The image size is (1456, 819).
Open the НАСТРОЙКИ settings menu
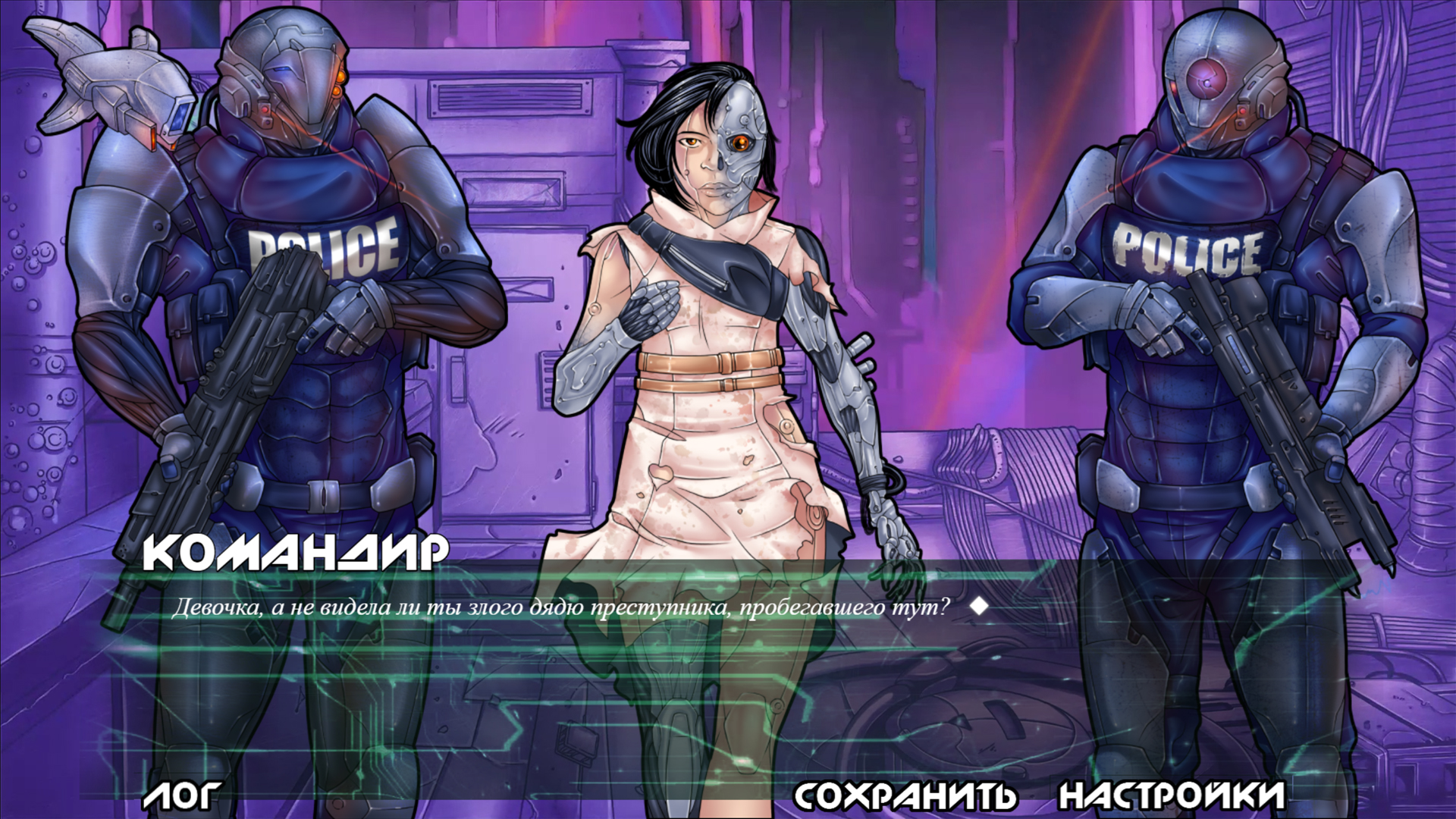pos(1172,795)
